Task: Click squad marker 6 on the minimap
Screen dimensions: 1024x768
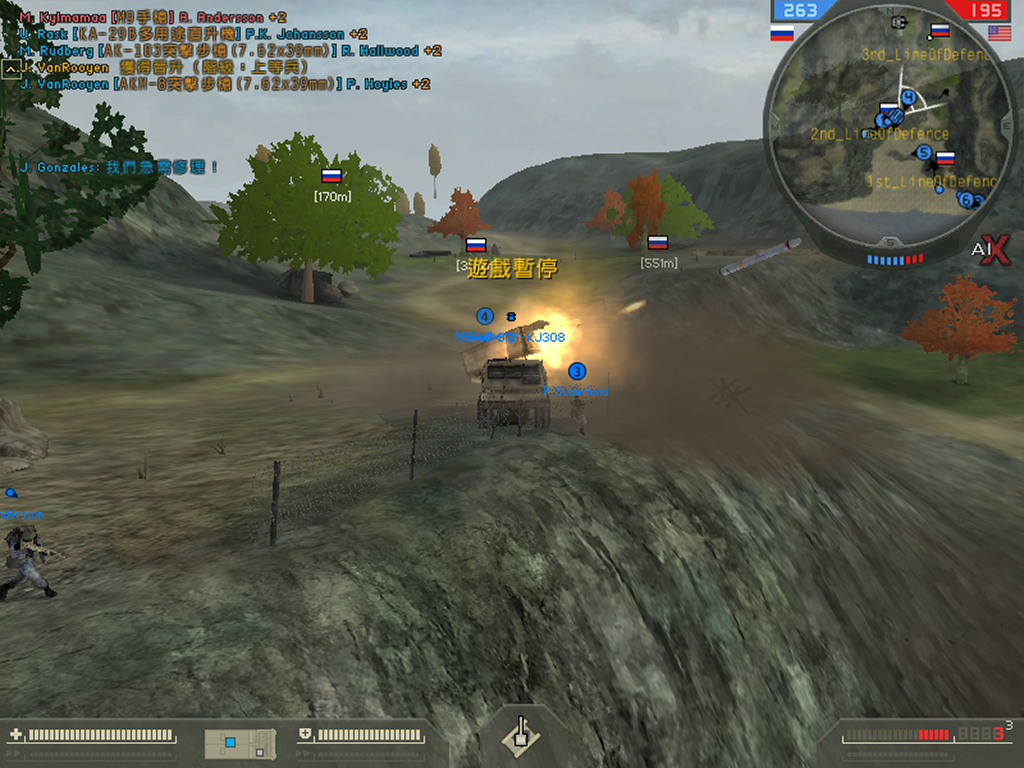Action: 966,199
